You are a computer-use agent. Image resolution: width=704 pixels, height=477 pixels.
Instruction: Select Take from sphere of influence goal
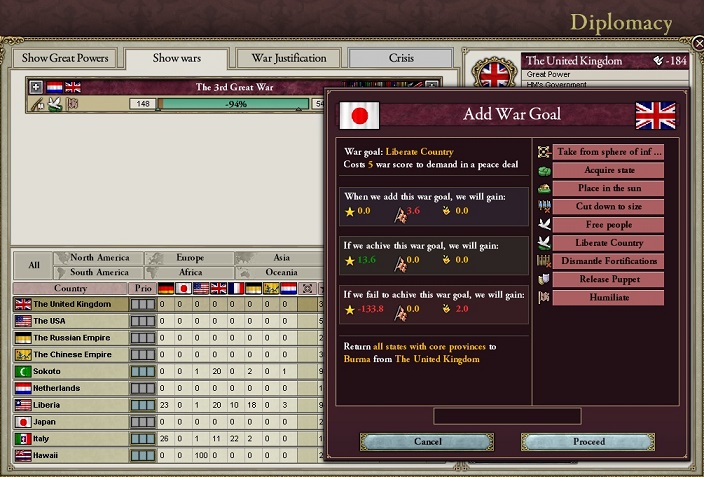[x=609, y=152]
